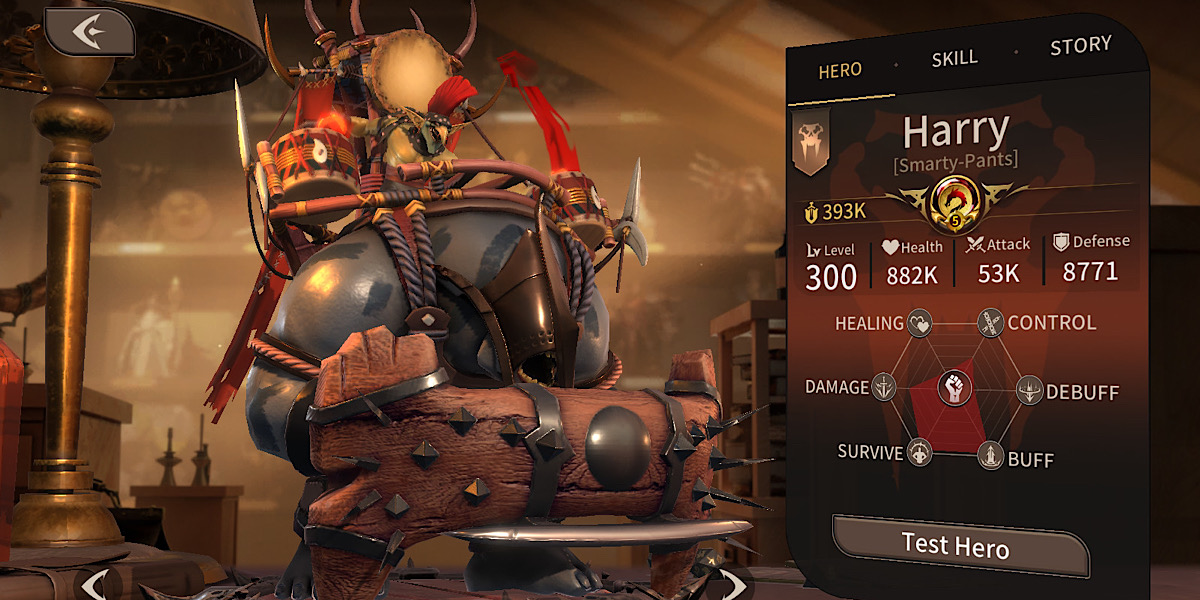Choose the Damage attribute icon
This screenshot has width=1200, height=600.
[x=884, y=387]
